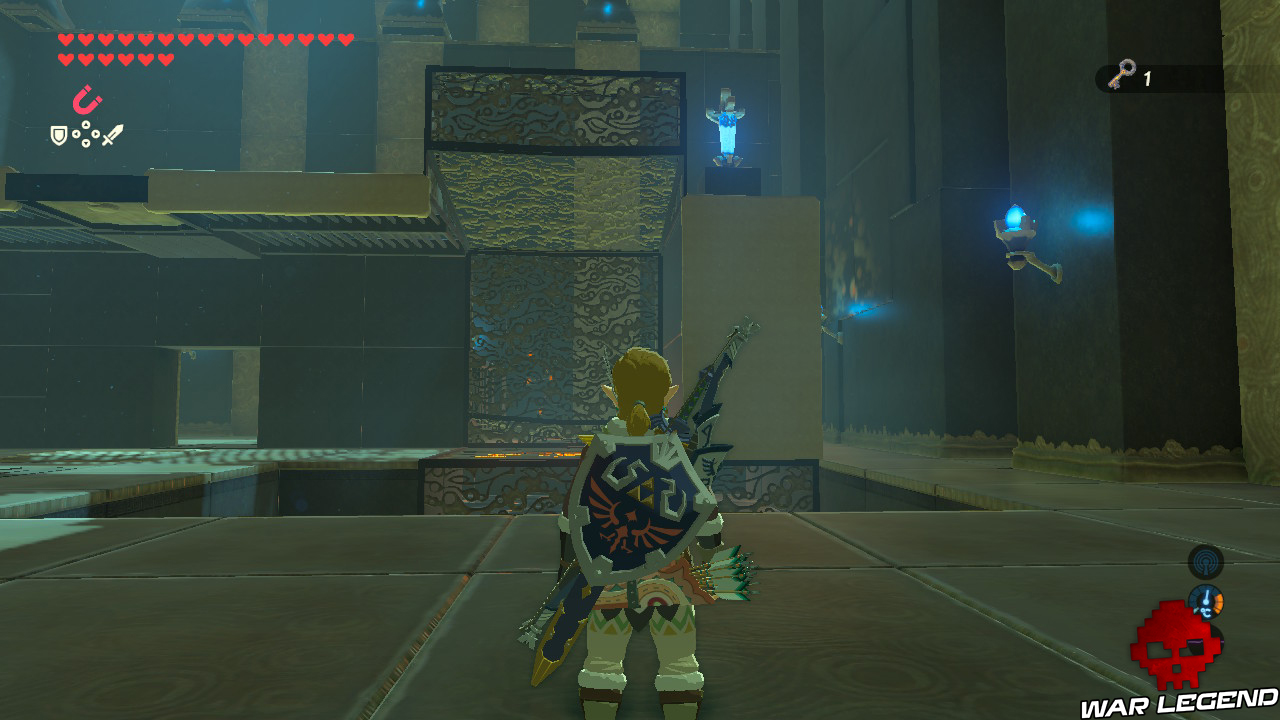Screen dimensions: 1280x720
Task: Click the left arrow on the d-pad indicator
Action: tap(76, 134)
